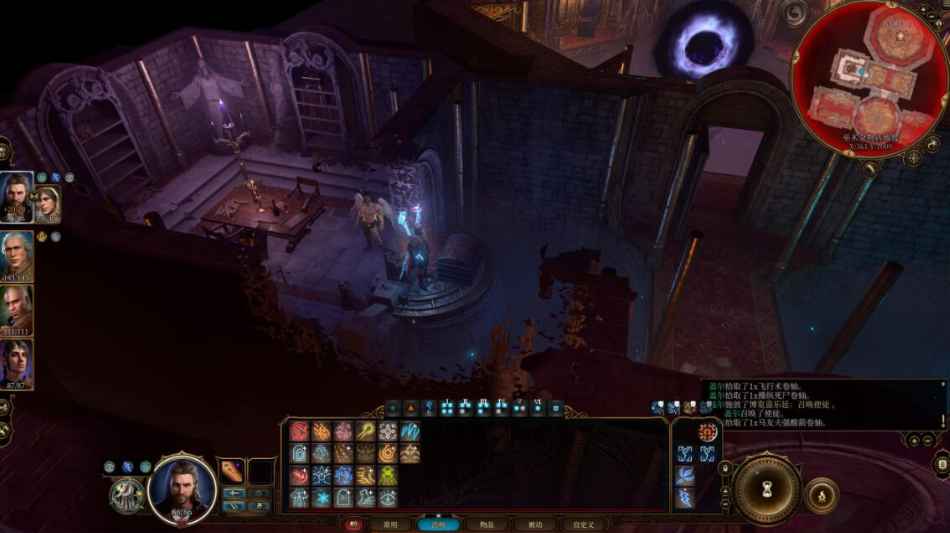Switch to the 常用 hotbar tab
The image size is (950, 533).
tap(390, 524)
